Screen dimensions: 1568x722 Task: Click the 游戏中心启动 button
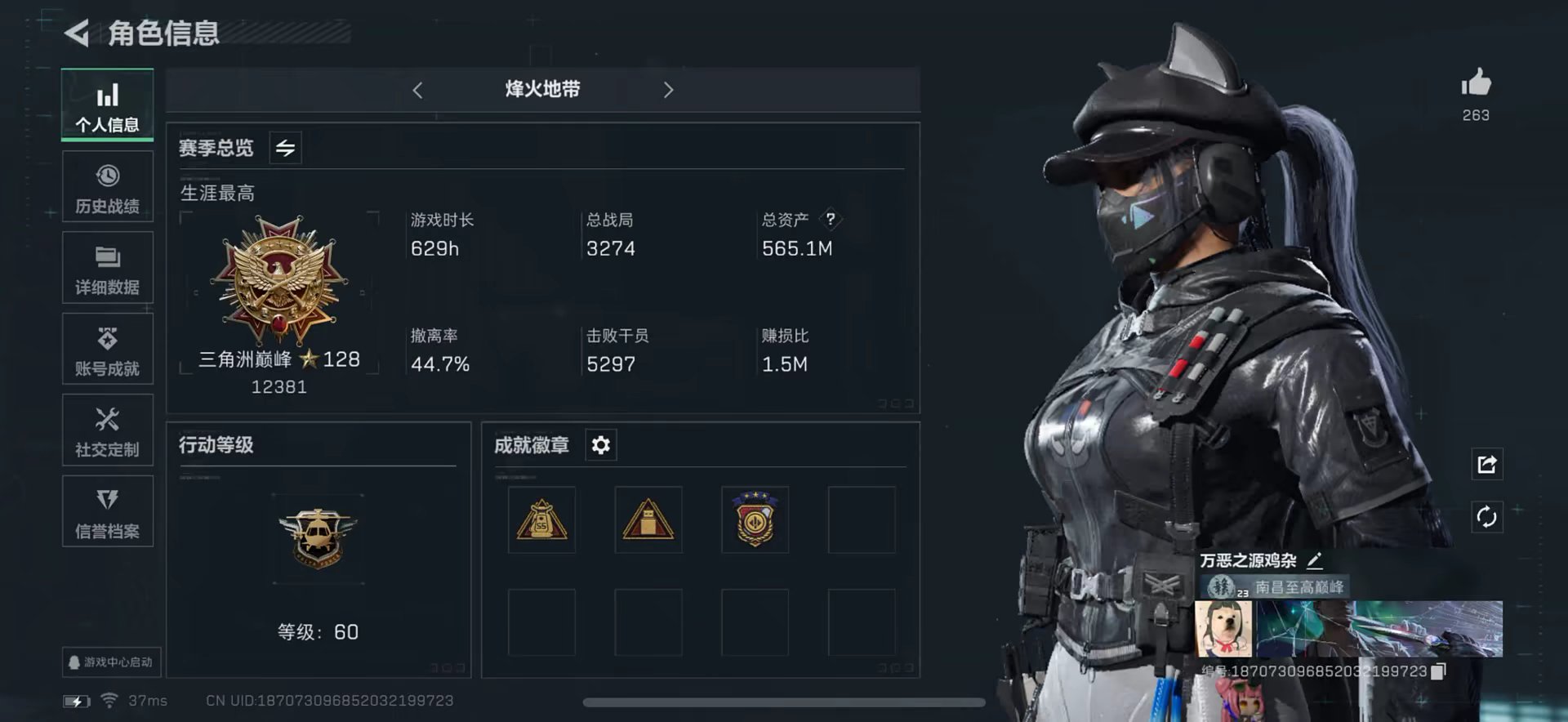click(x=111, y=662)
